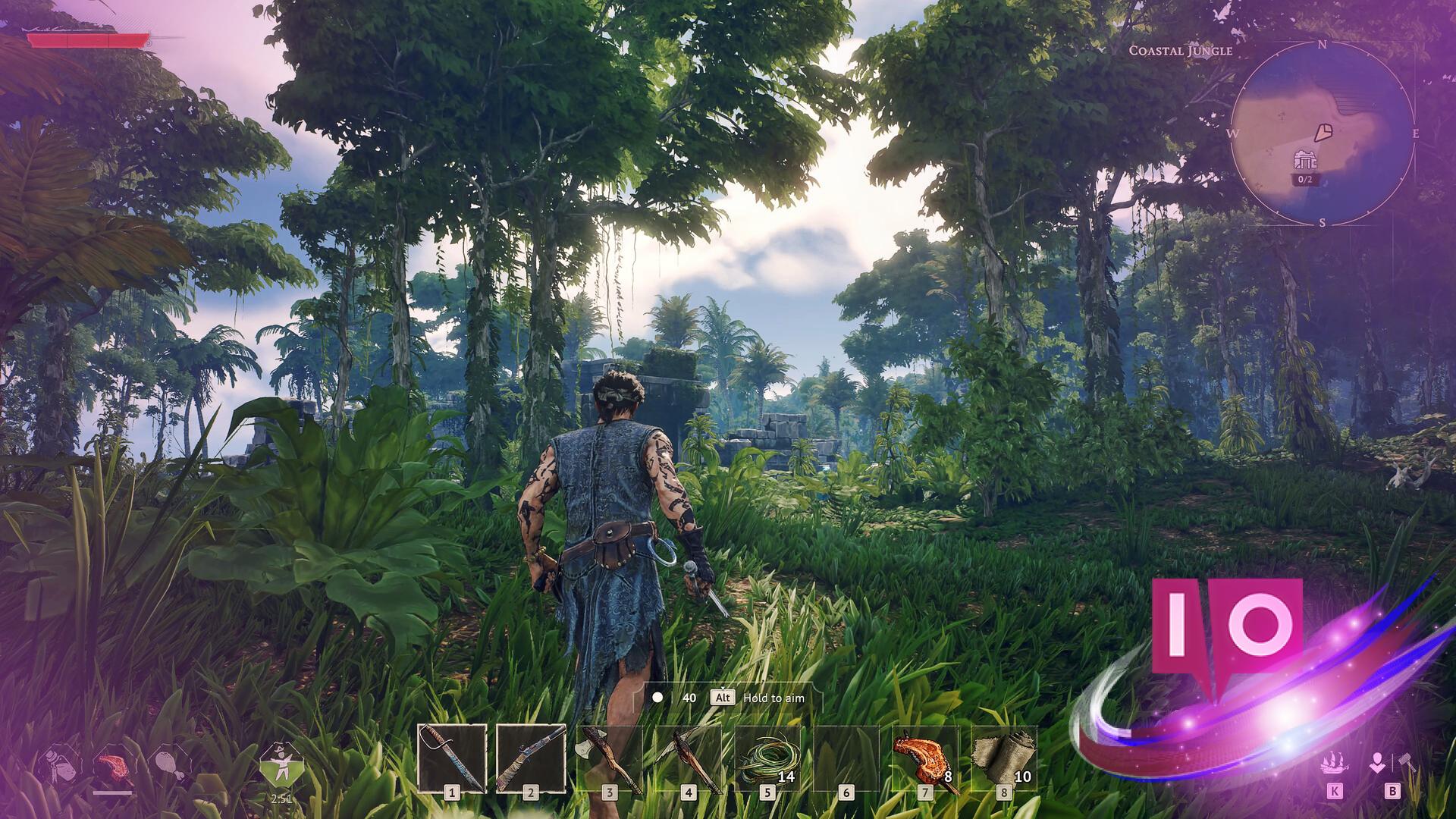Choose the stone axe hotbar slot
Viewport: 1456px width, 819px height.
click(610, 758)
